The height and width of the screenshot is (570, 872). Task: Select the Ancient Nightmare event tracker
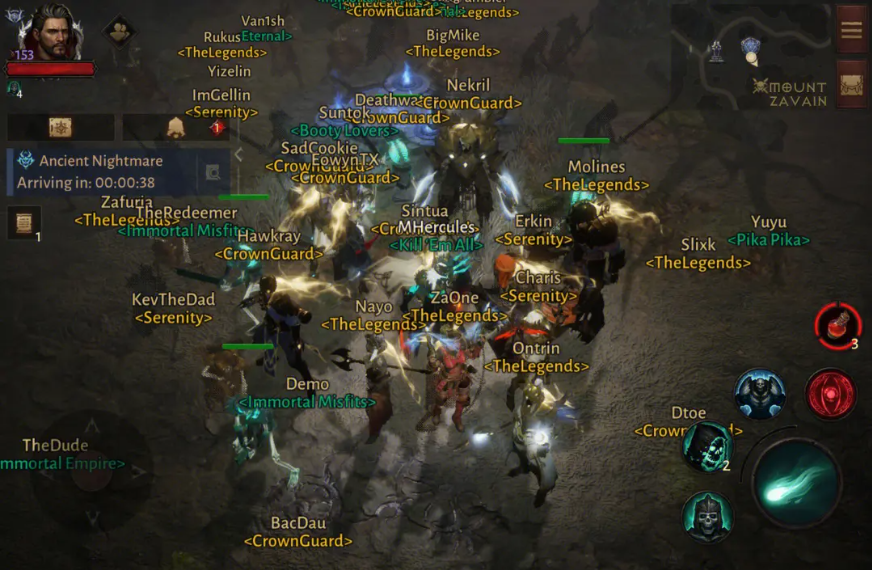coord(100,171)
